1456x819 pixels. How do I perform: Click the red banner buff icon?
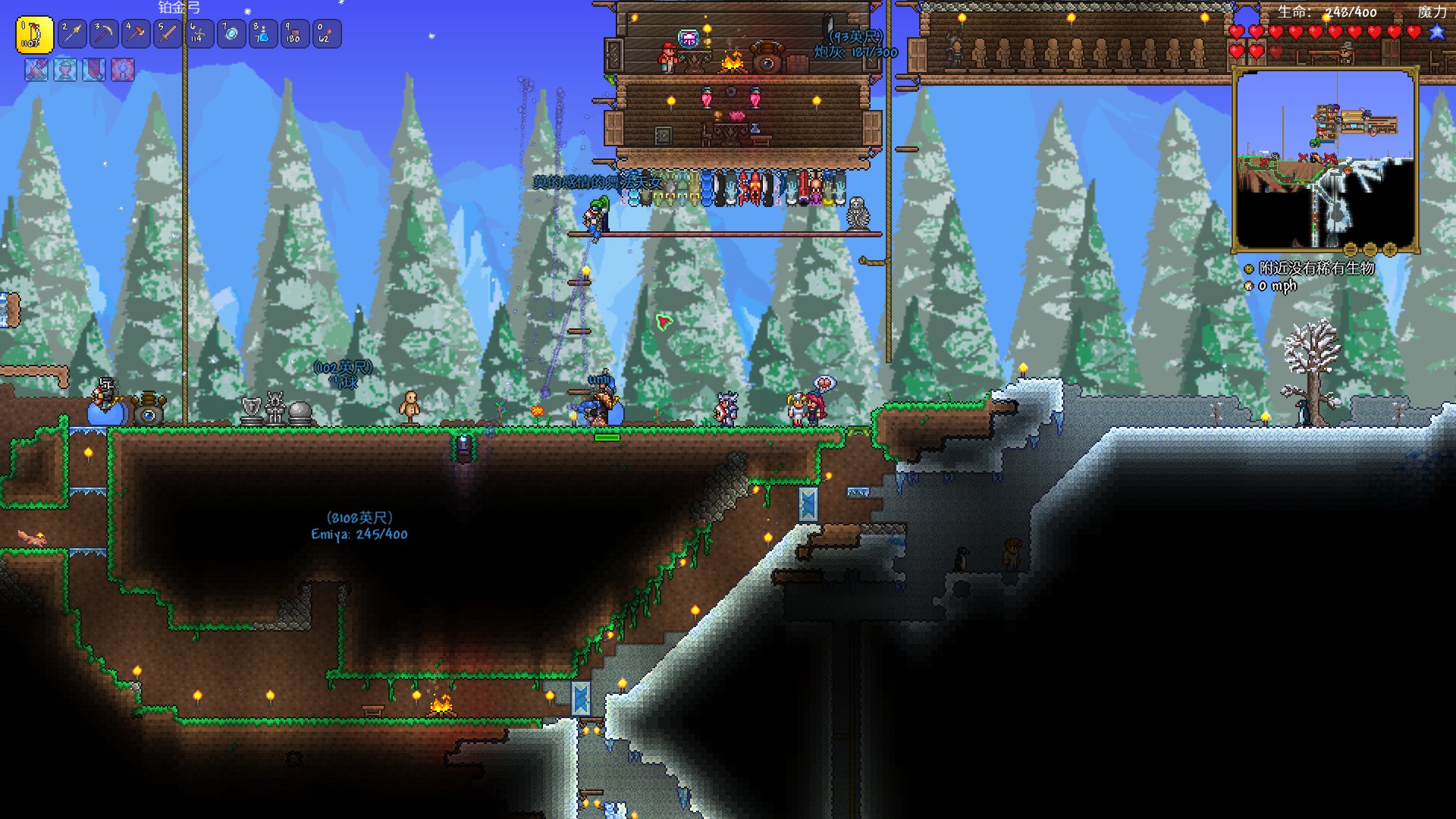94,70
